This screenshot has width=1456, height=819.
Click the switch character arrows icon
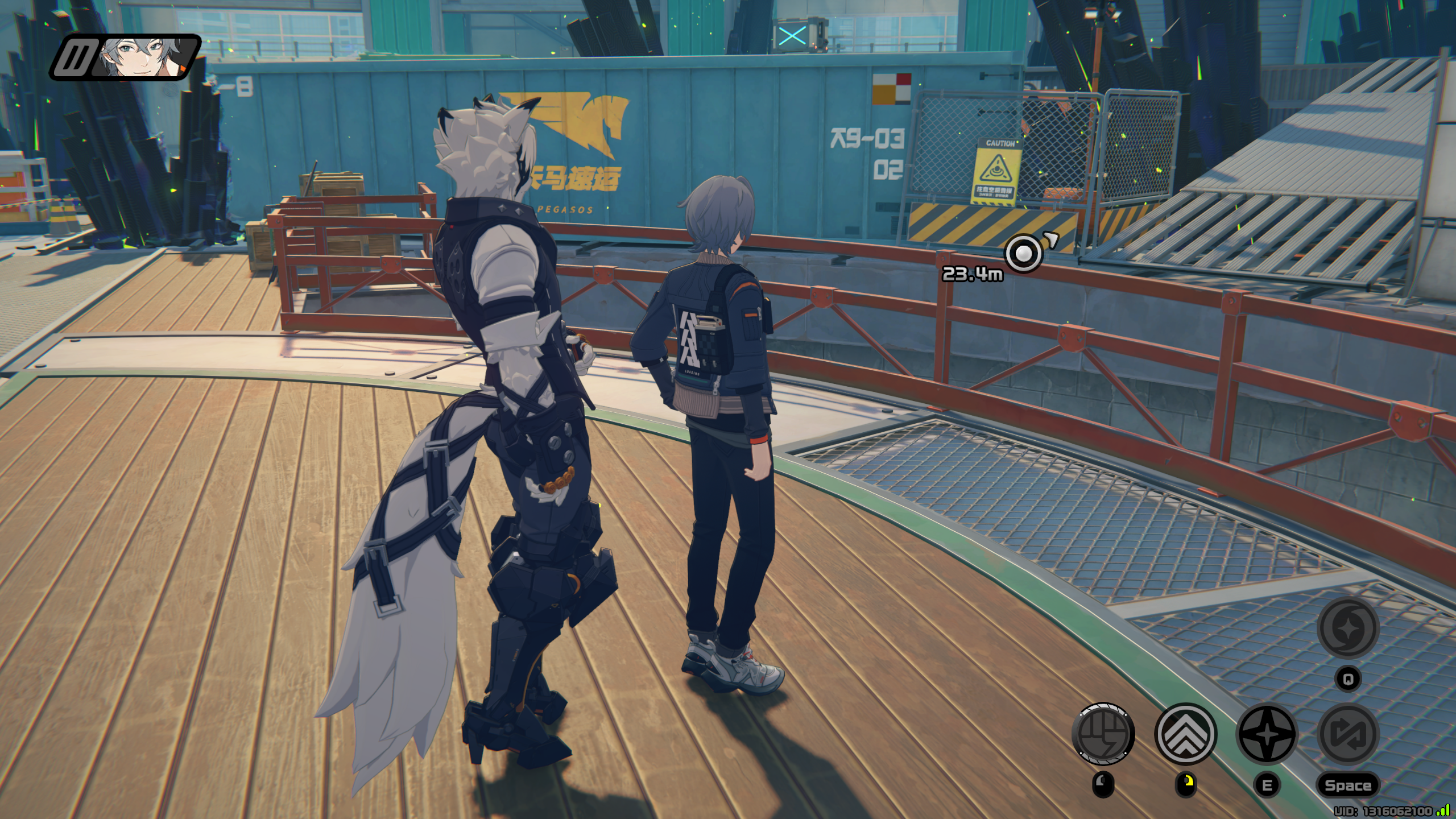click(1347, 734)
